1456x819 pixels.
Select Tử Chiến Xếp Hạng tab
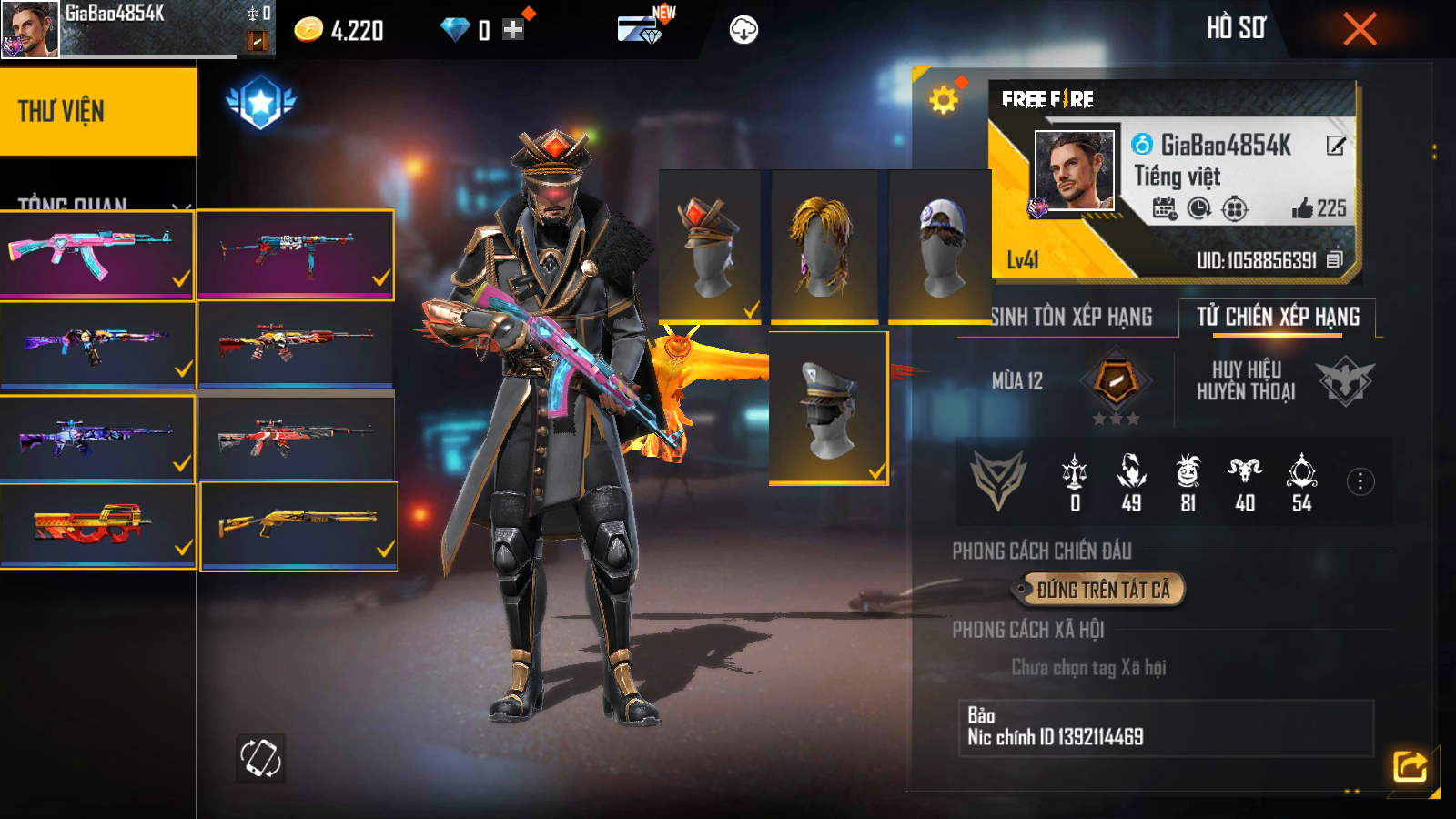(x=1278, y=317)
